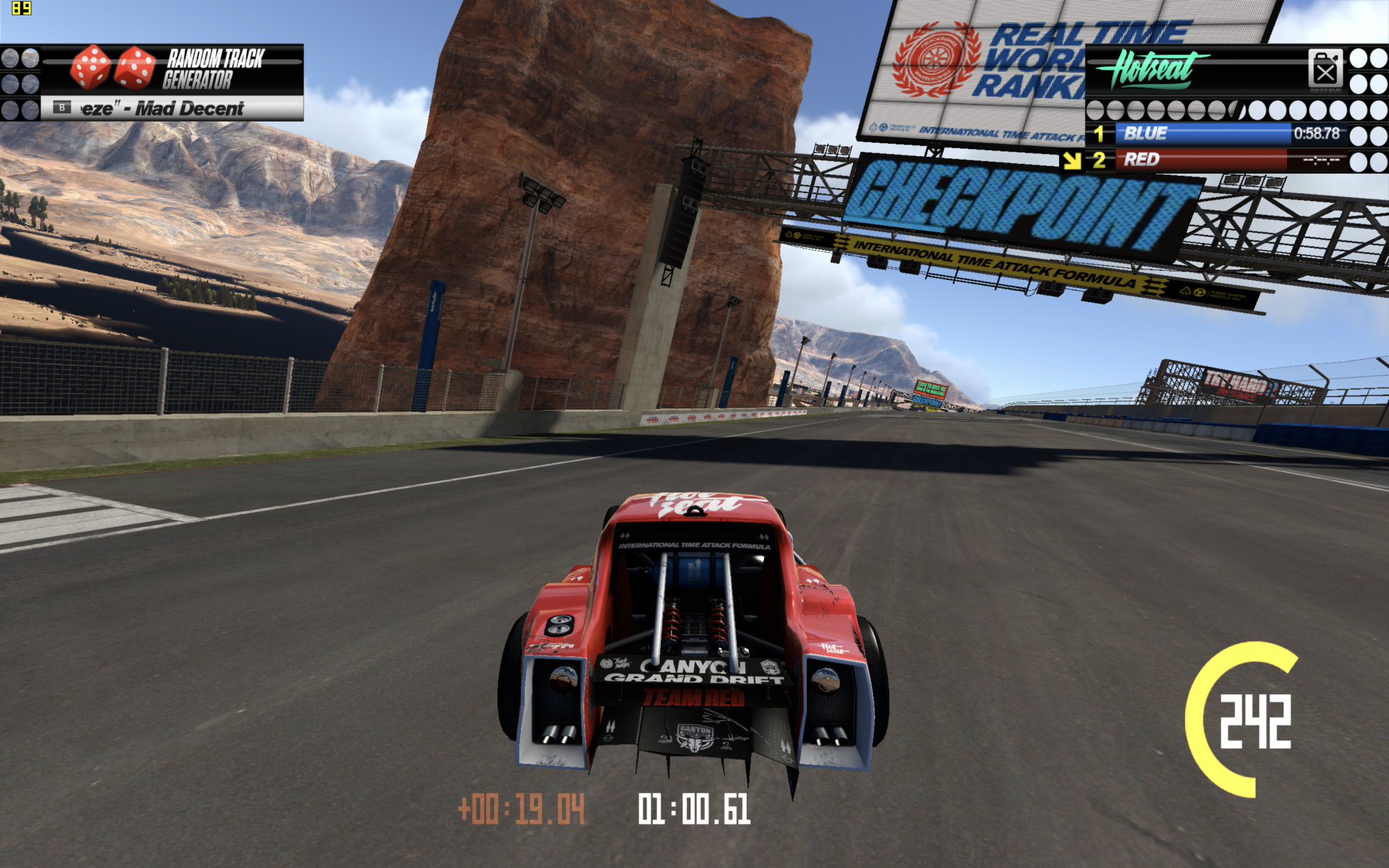Image resolution: width=1389 pixels, height=868 pixels.
Task: Click the Hotseat mode logo
Action: [1151, 69]
